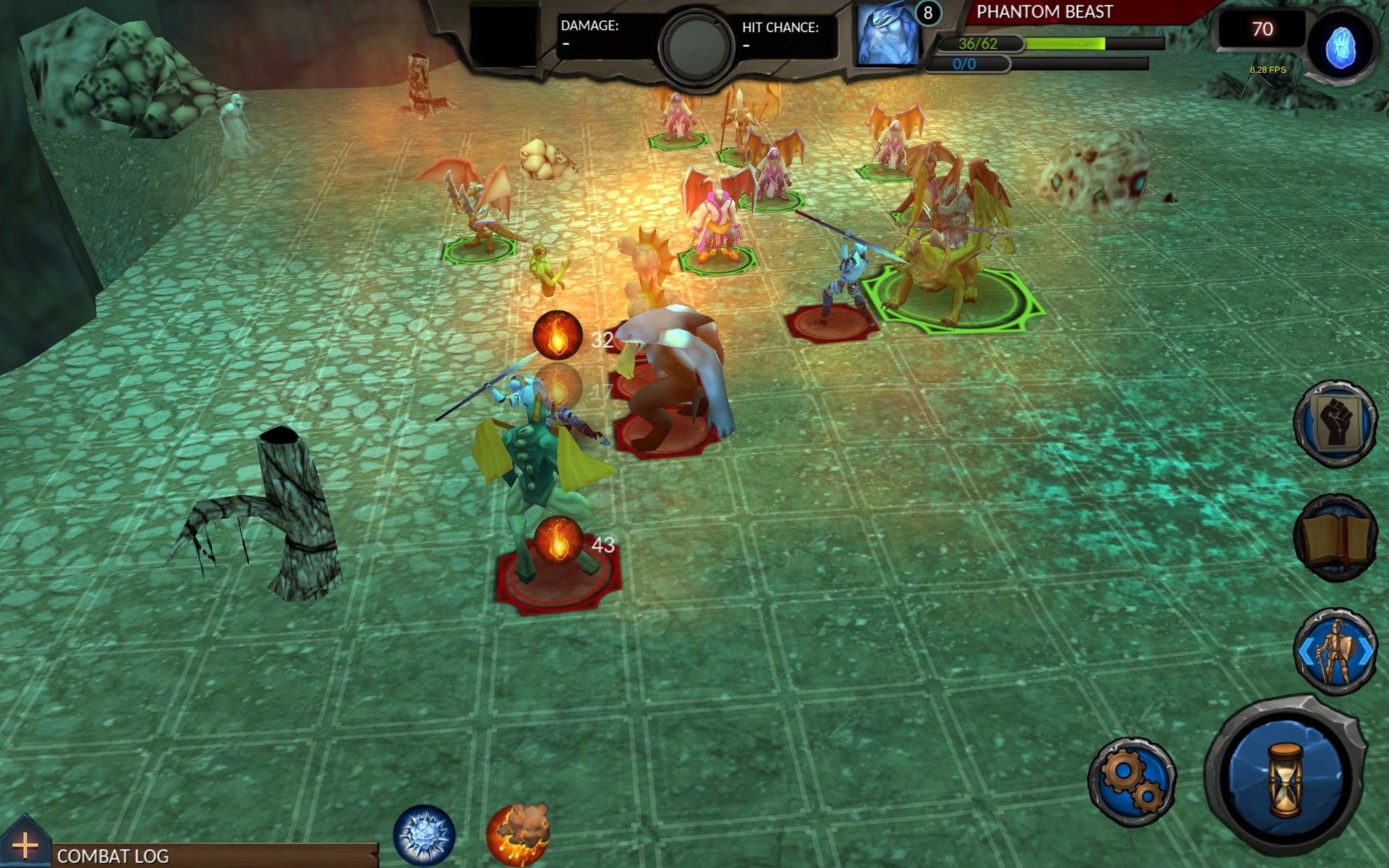
Task: Cast the frost spike ability
Action: (x=424, y=835)
